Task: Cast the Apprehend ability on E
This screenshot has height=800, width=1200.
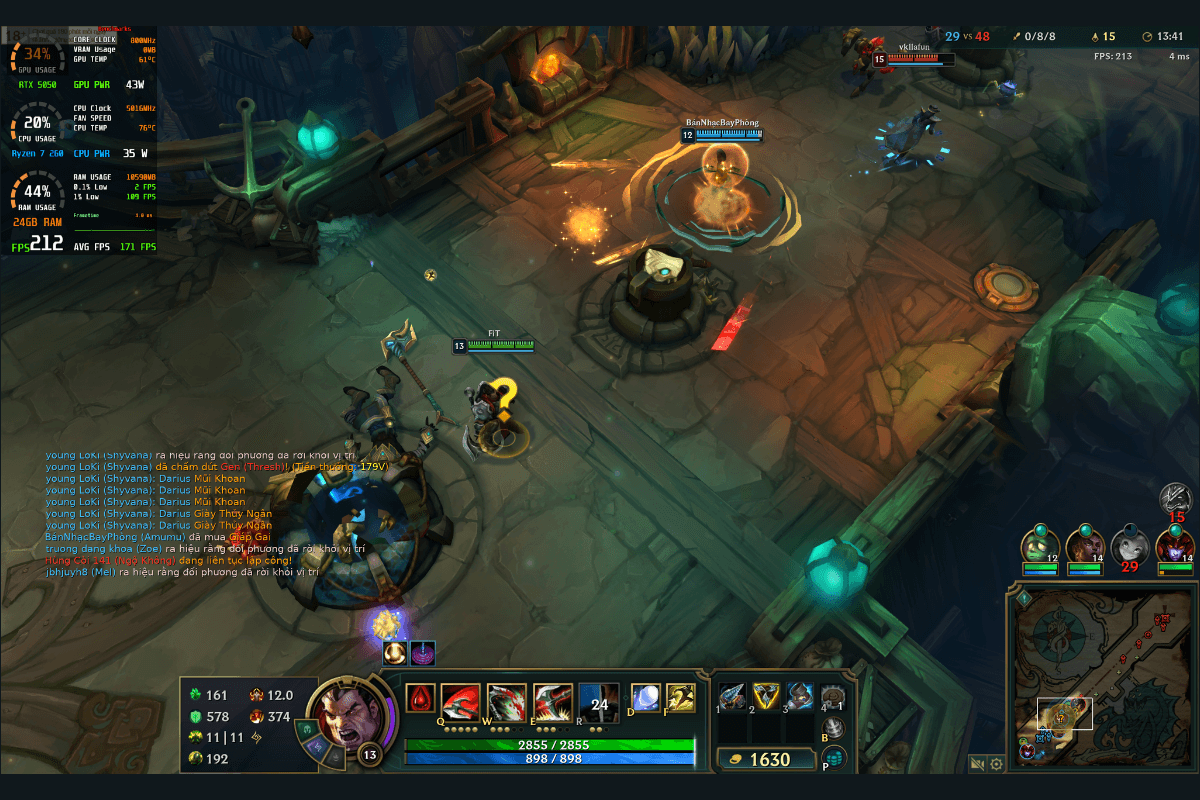Action: click(x=553, y=704)
